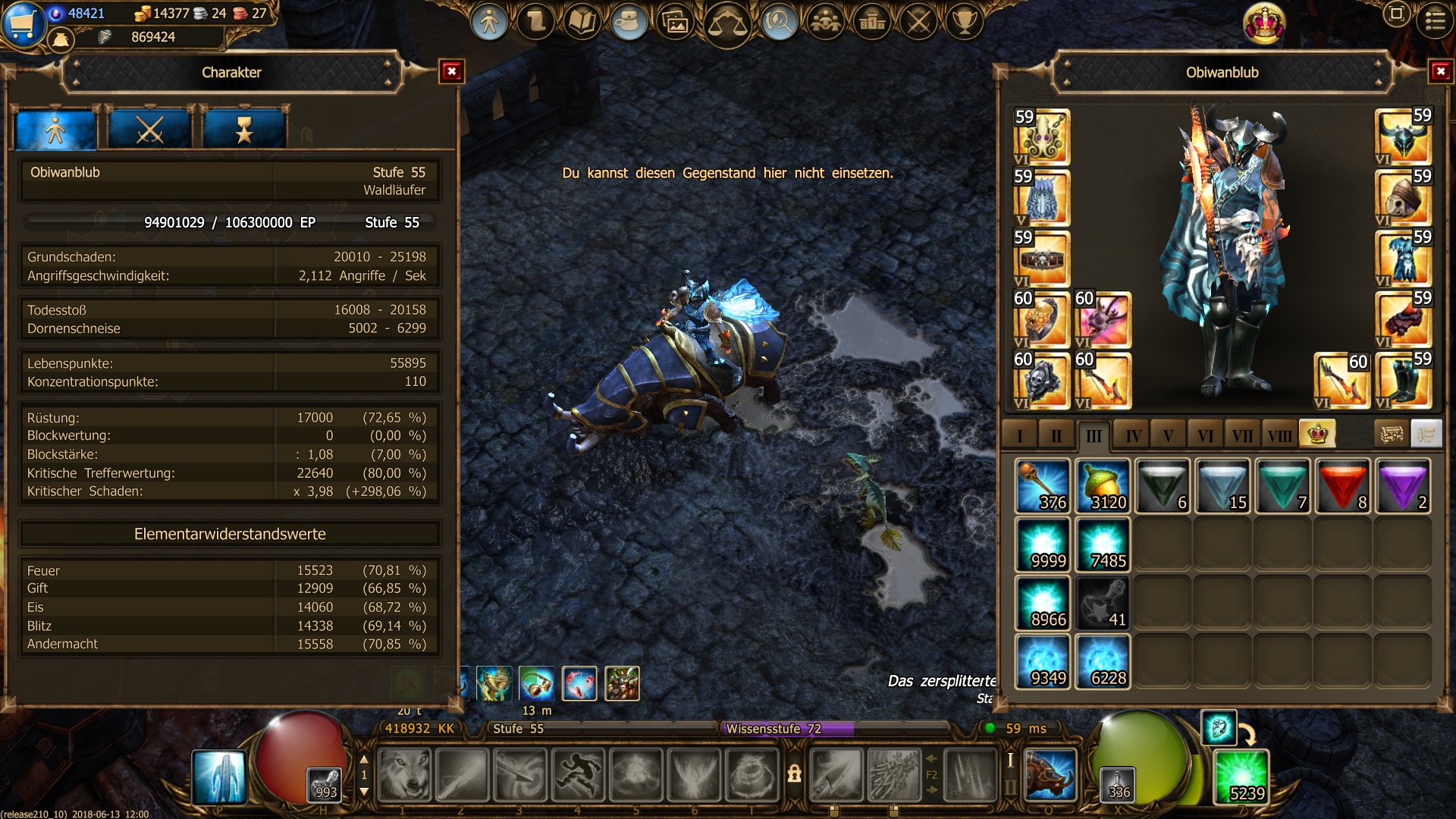Use the red health potion quick slot

click(x=326, y=785)
